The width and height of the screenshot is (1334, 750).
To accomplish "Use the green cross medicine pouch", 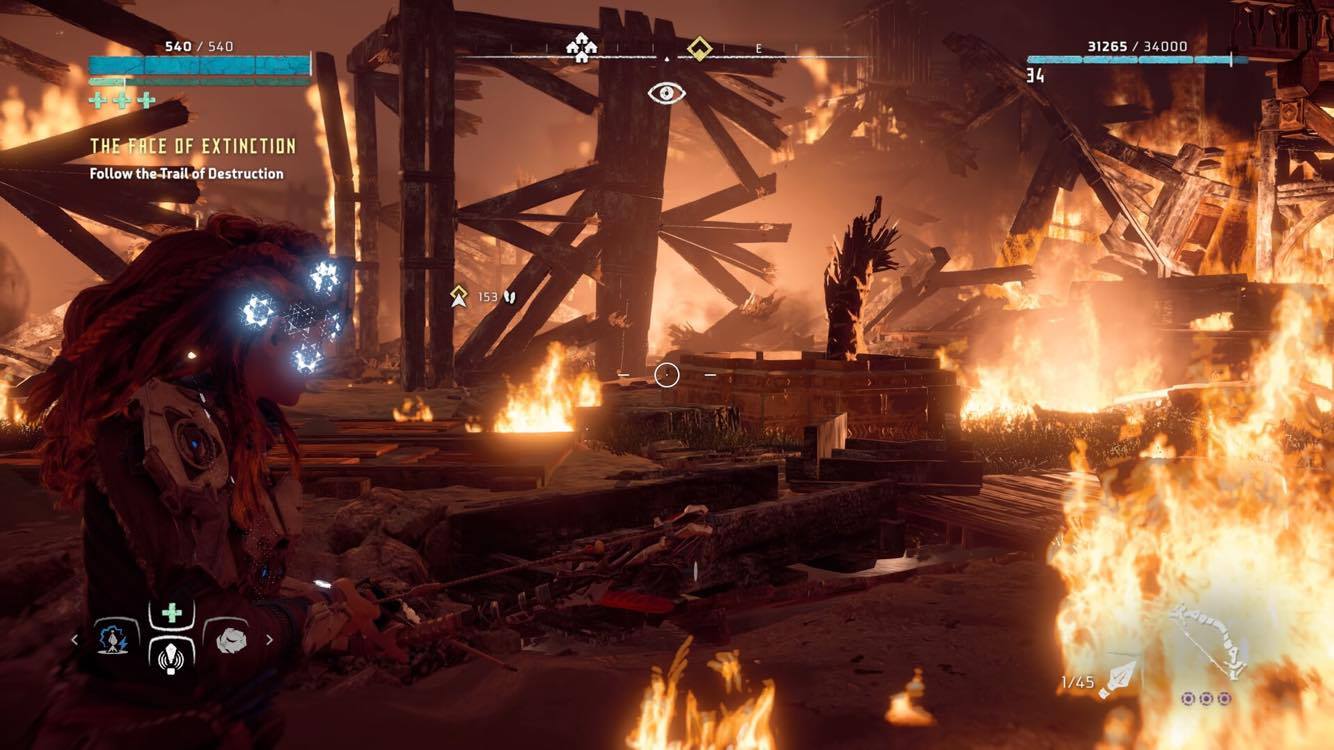I will pos(171,613).
